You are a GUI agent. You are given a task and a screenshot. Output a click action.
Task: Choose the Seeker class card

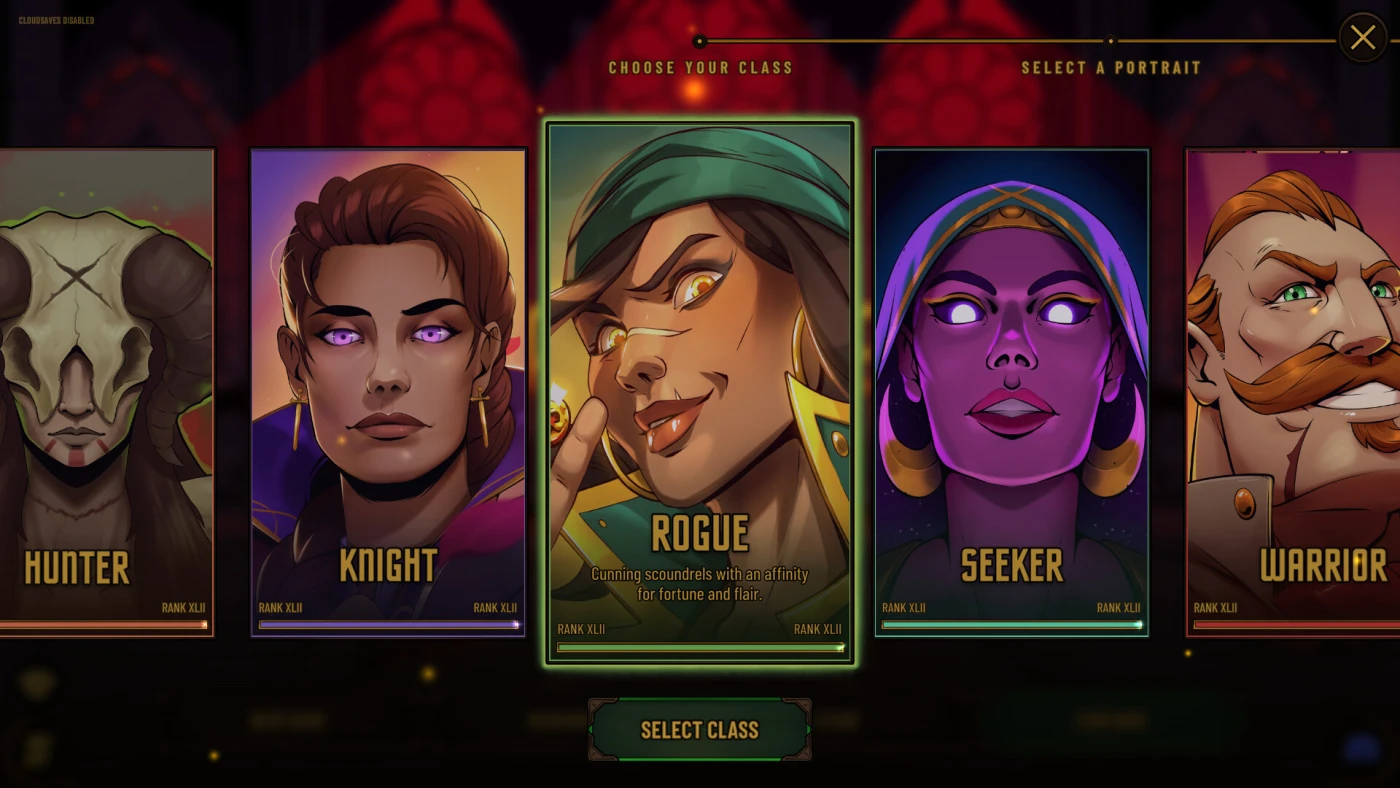click(x=1011, y=392)
